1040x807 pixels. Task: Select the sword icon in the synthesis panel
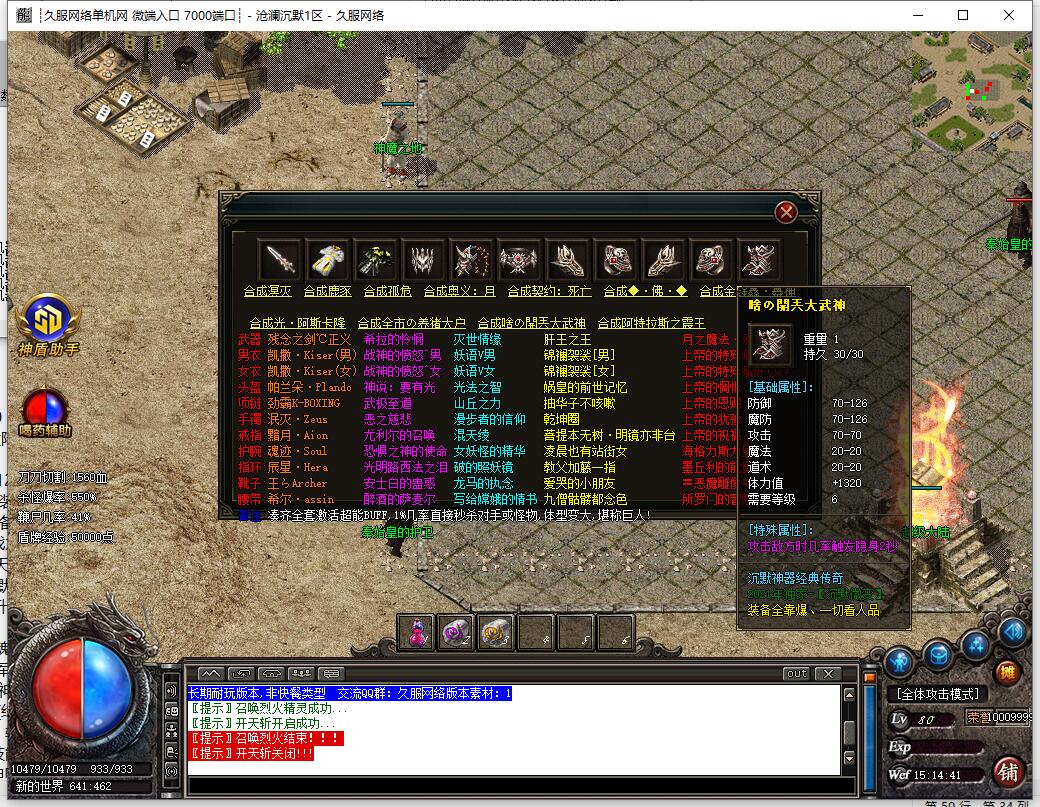pyautogui.click(x=279, y=260)
